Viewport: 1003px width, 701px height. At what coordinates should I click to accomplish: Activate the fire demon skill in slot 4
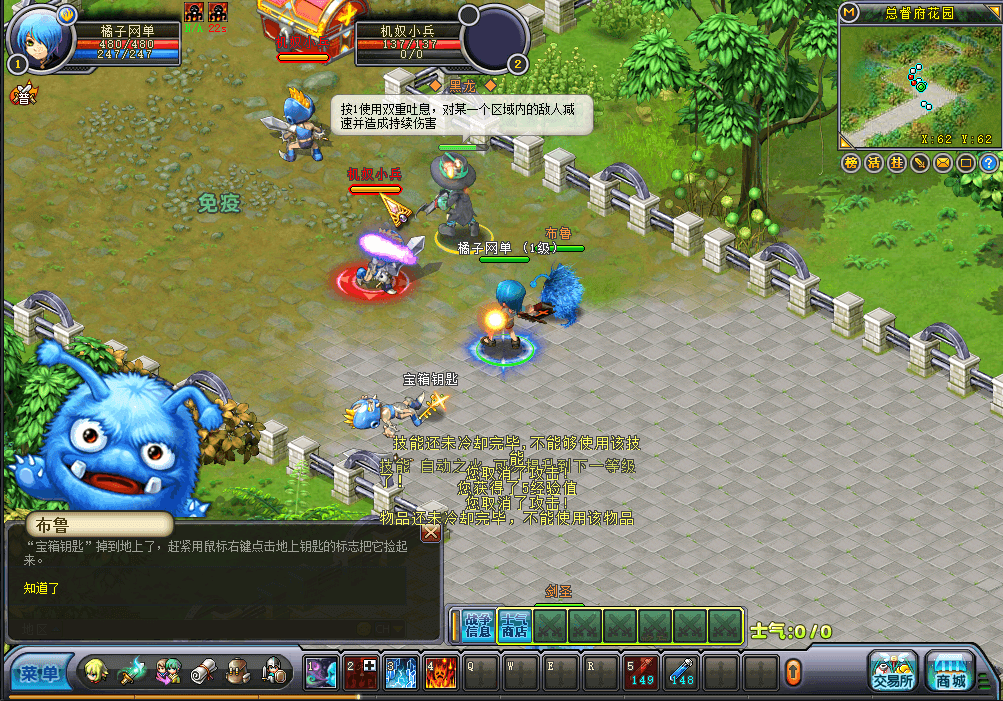(440, 672)
